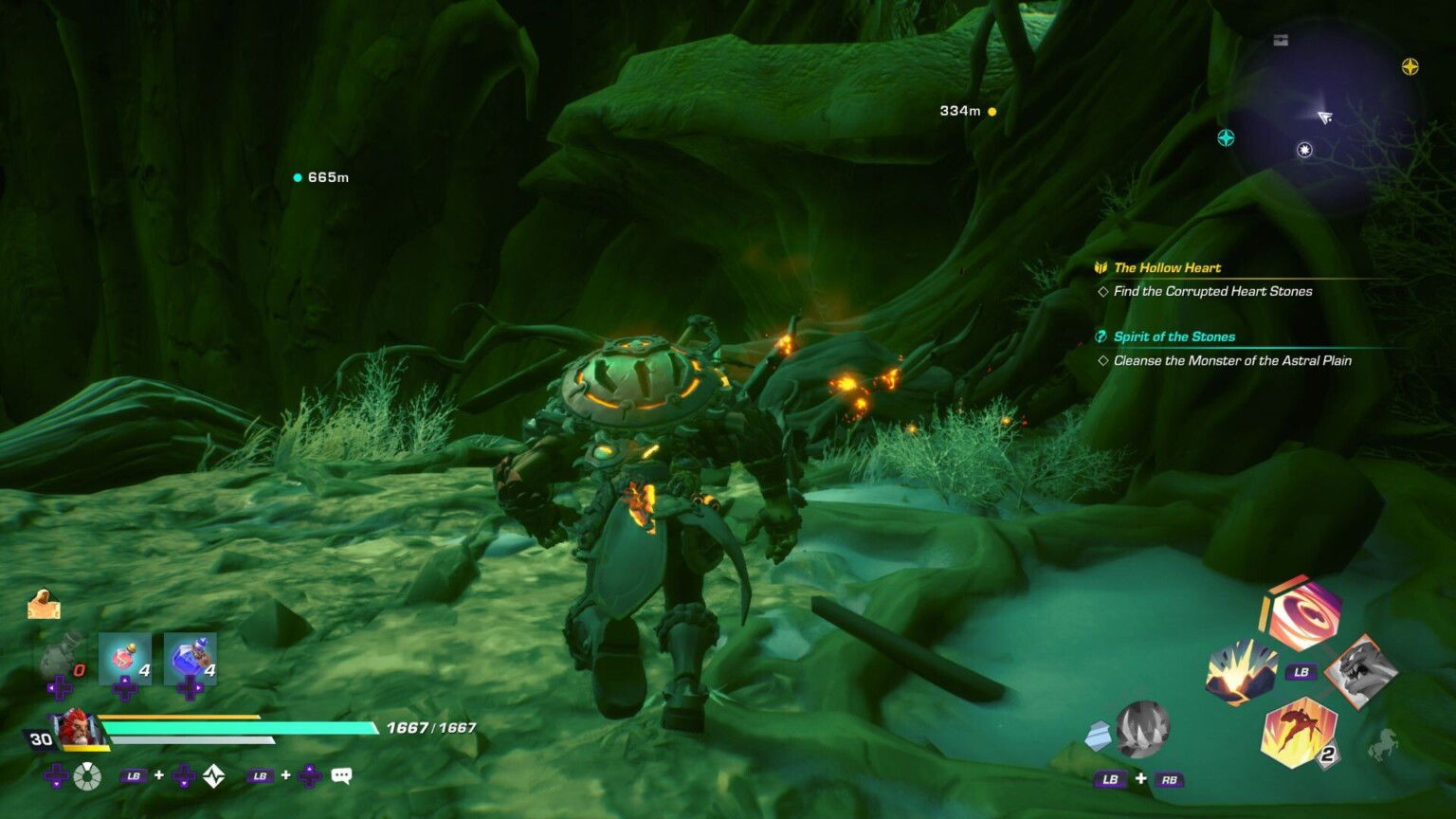The image size is (1456, 819).
Task: Open the Spirit of the Stones quest
Action: [1174, 337]
